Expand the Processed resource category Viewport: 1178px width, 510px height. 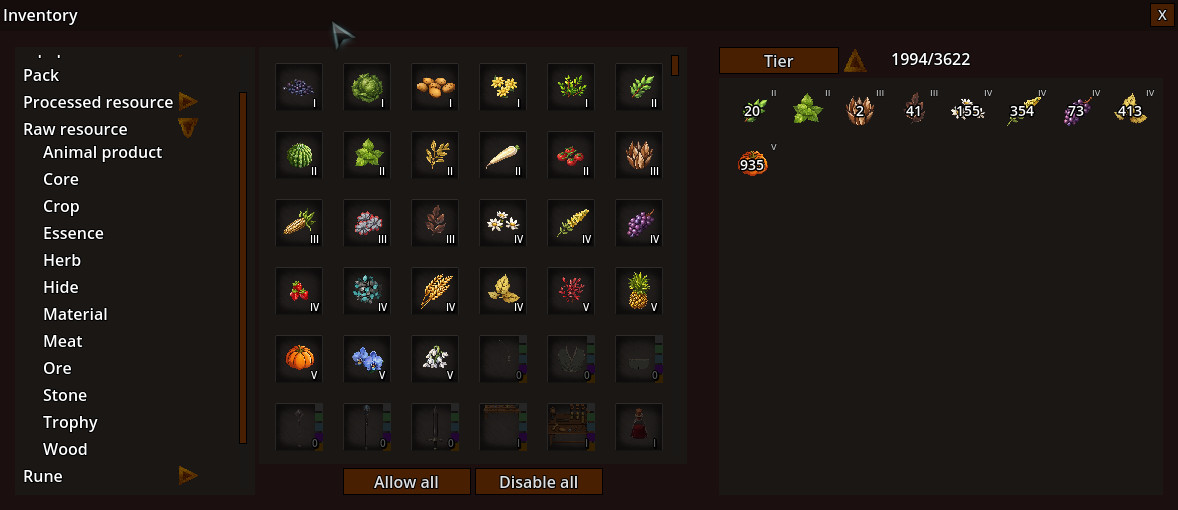[x=188, y=102]
